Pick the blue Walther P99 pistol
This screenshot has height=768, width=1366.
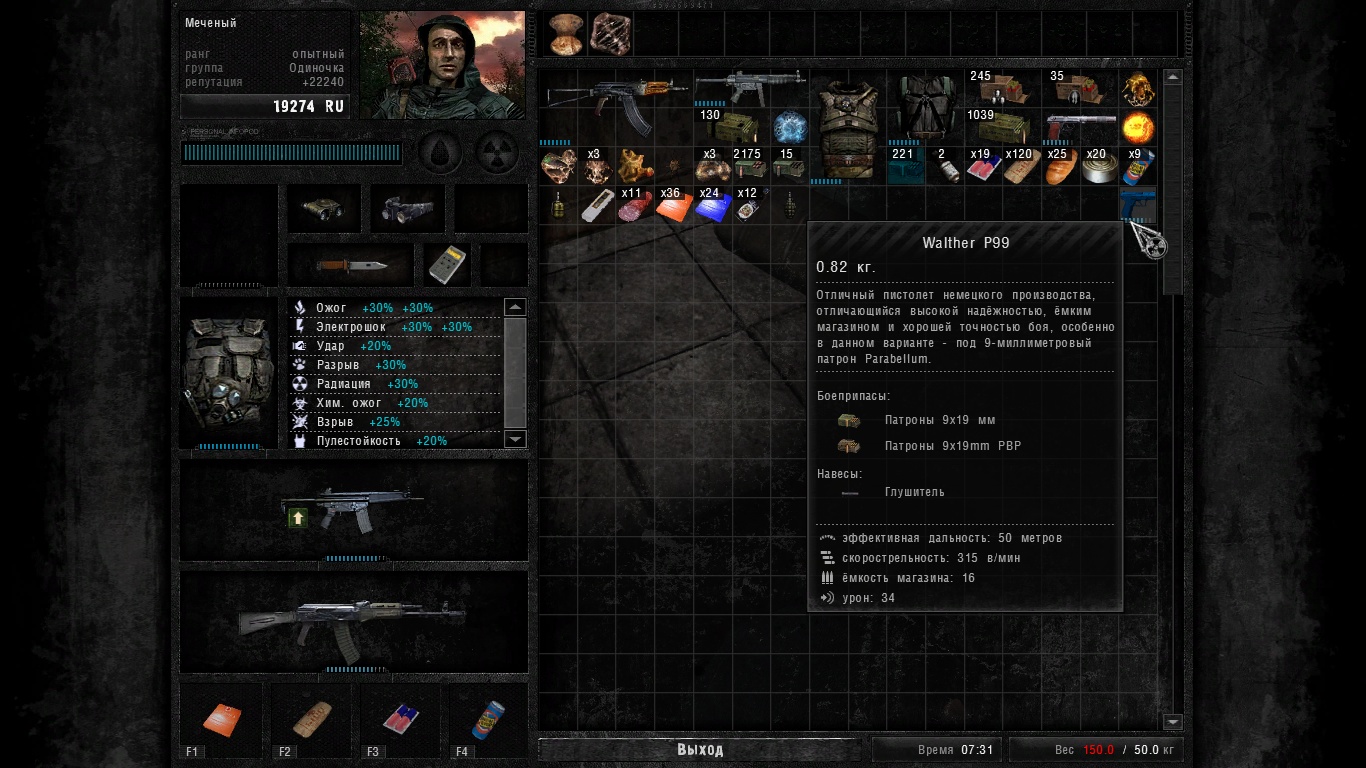1138,203
